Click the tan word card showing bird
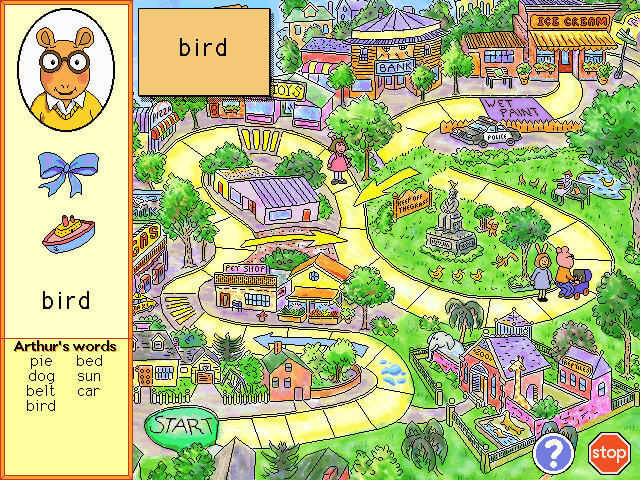 click(204, 49)
